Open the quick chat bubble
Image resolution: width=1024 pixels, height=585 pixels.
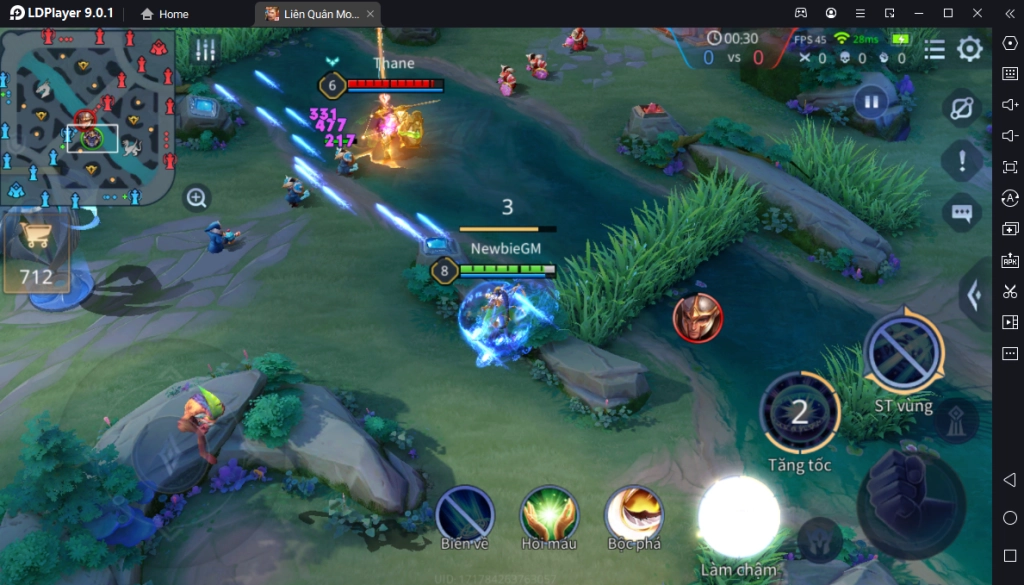click(x=962, y=212)
